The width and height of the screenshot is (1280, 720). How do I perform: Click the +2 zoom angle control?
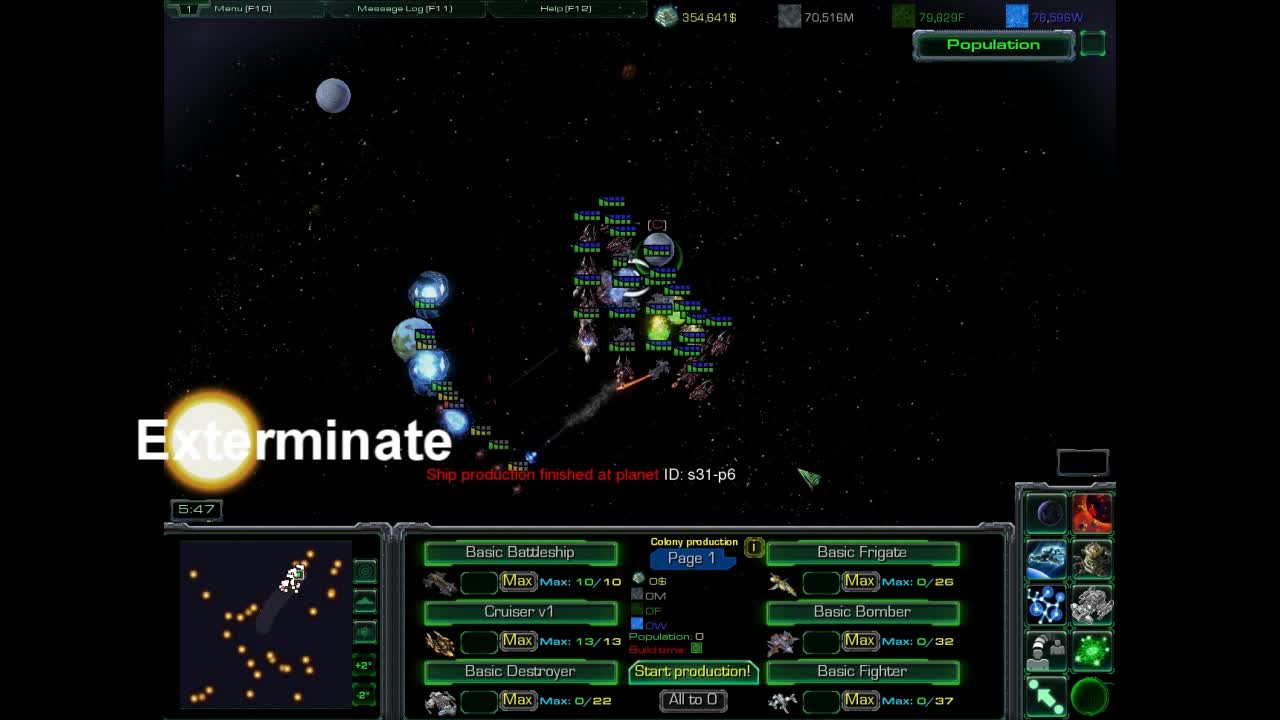point(364,663)
